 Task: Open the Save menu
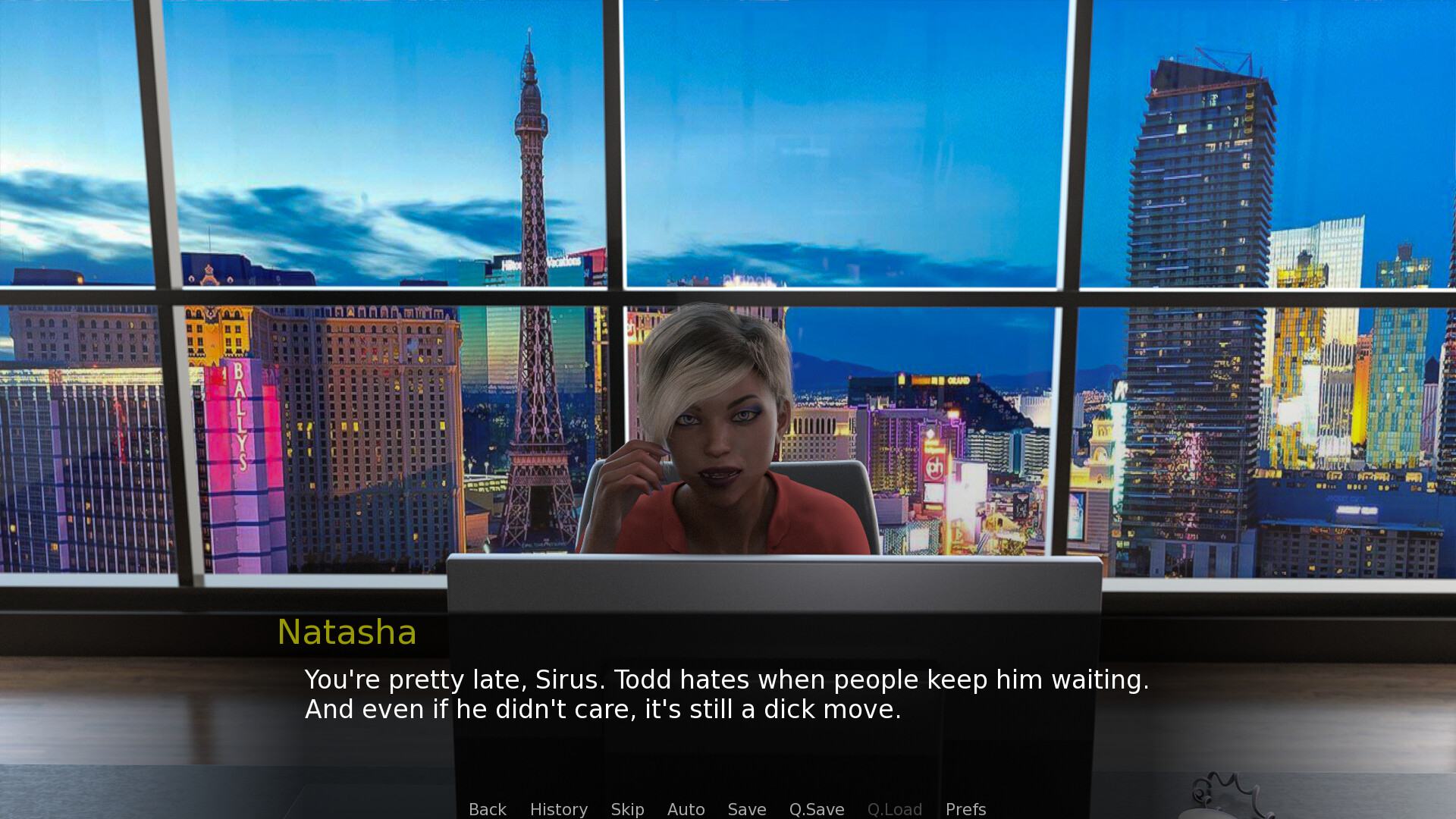[x=746, y=809]
